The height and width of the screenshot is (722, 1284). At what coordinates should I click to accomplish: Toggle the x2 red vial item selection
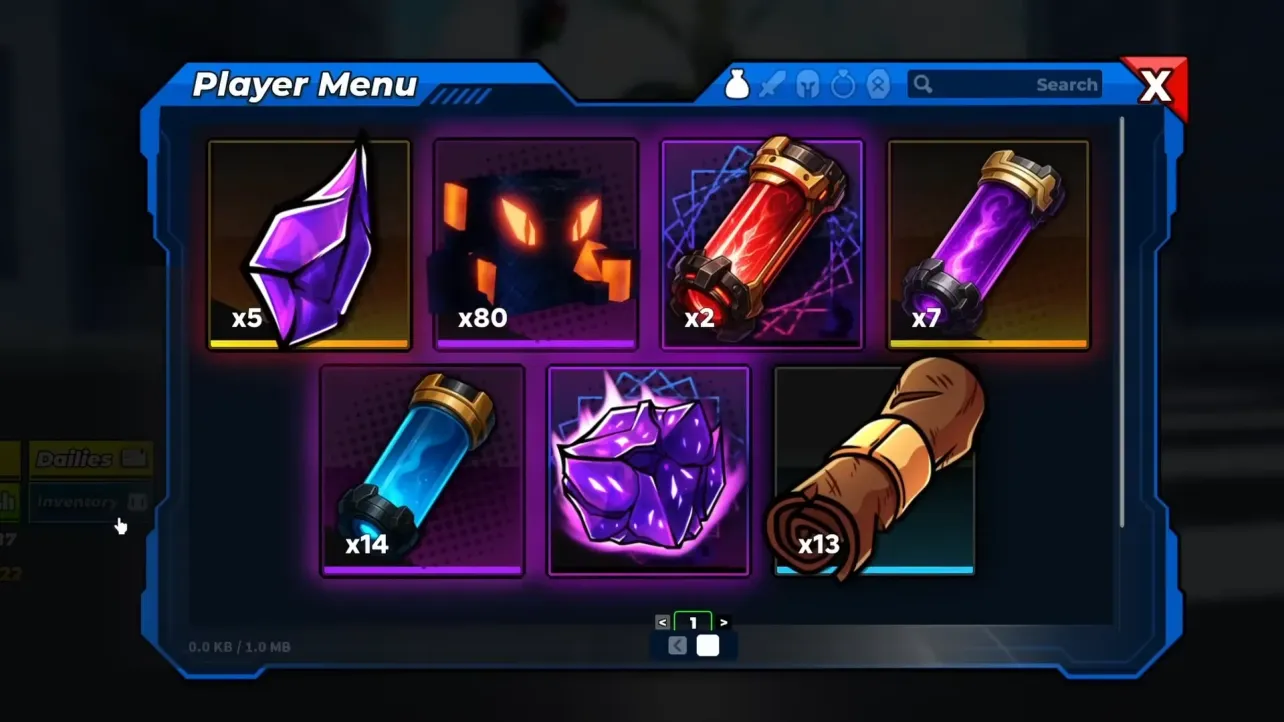click(x=764, y=242)
